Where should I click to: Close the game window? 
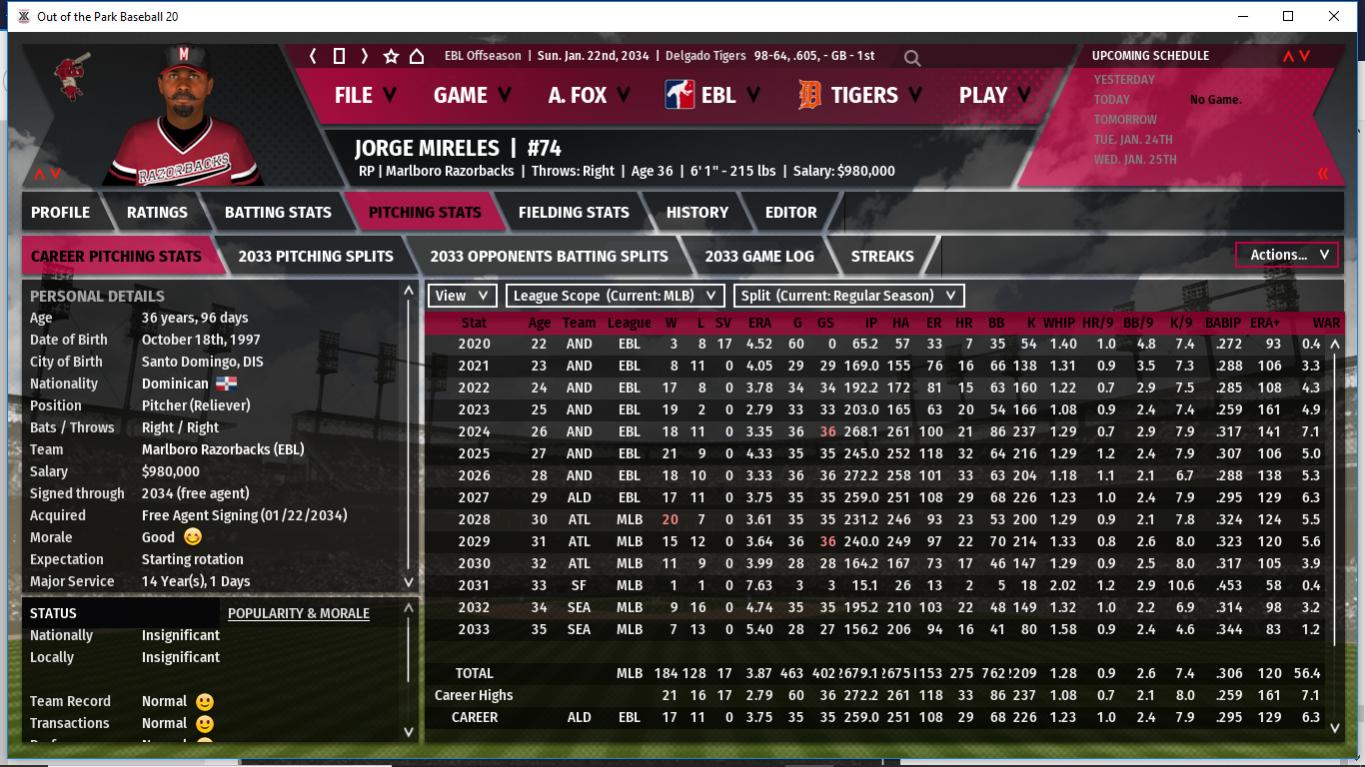1334,16
